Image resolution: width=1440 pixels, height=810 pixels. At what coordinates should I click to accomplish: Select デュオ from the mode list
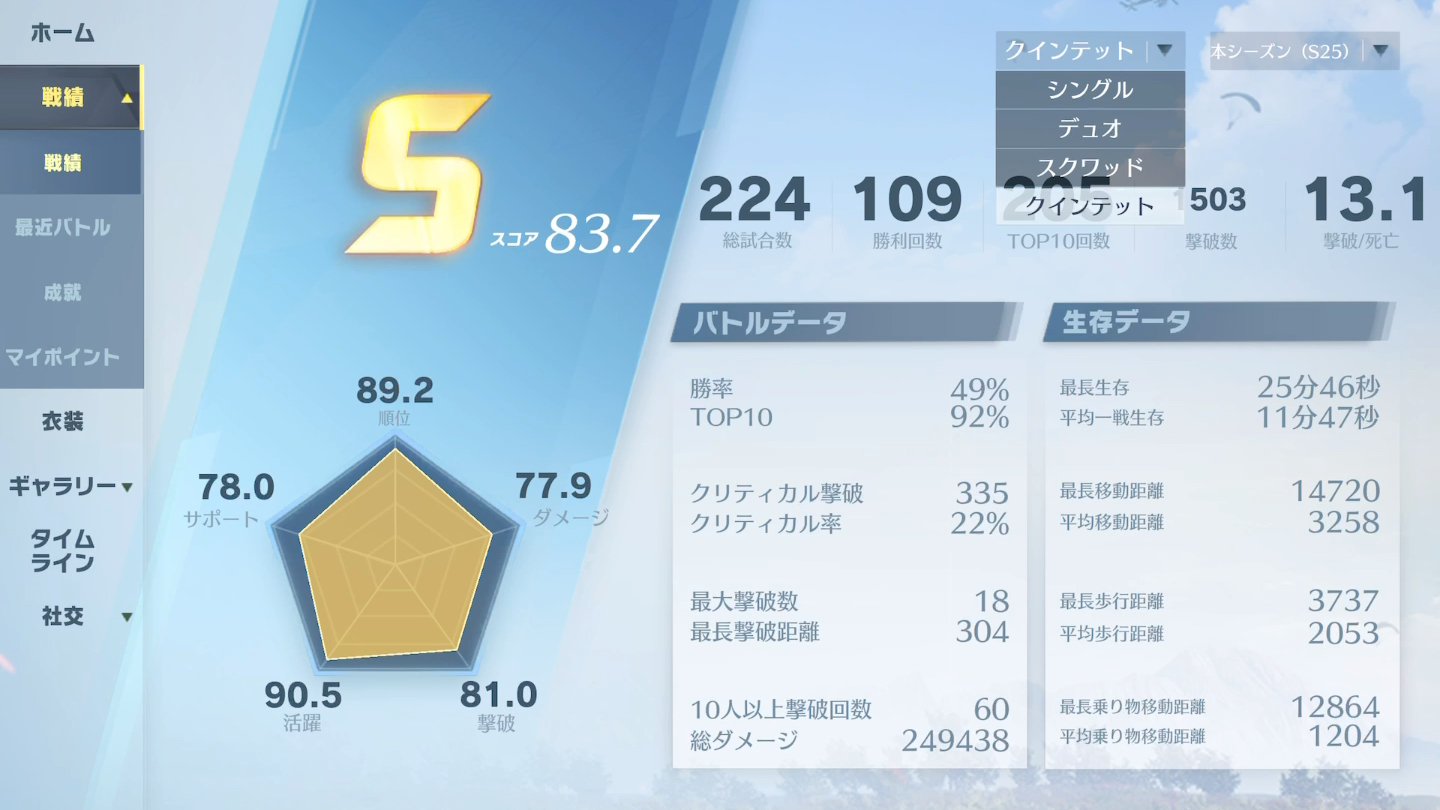coord(1091,128)
